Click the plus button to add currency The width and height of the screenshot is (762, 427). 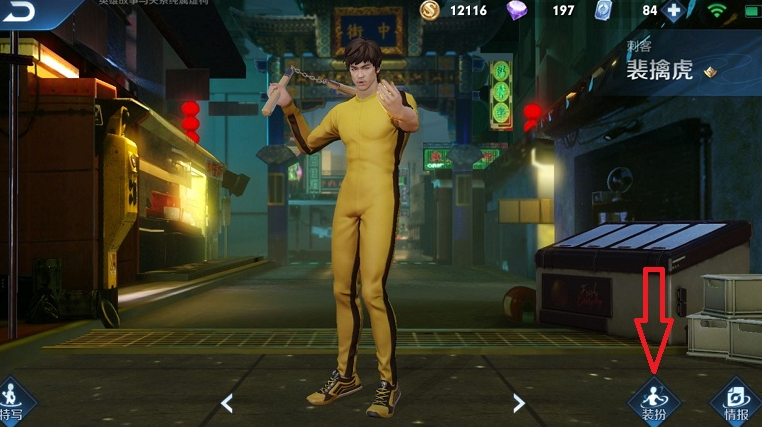(x=674, y=11)
